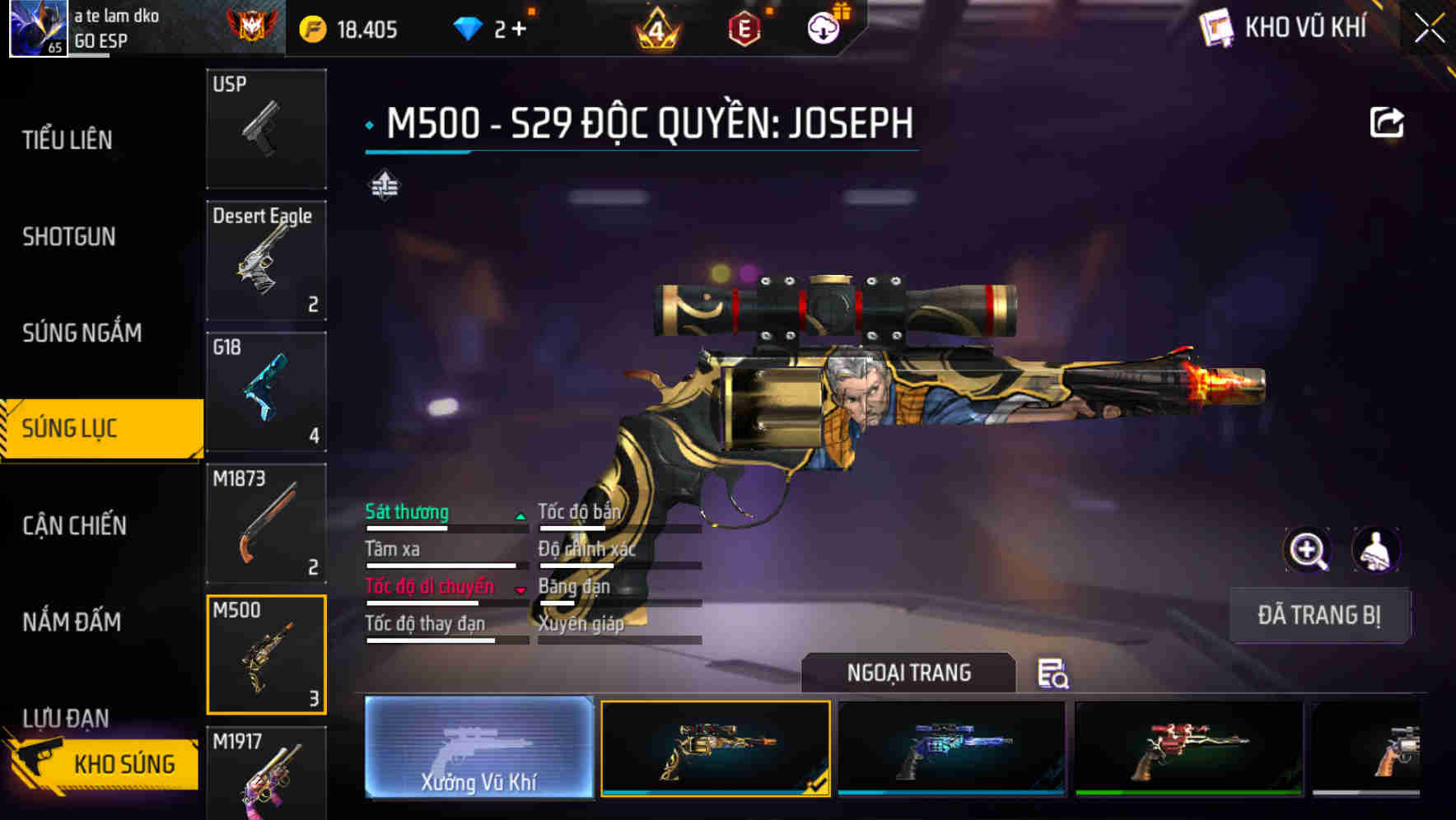Switch to the NGOẠI TRANG tab
This screenshot has height=820, width=1456.
click(x=909, y=672)
